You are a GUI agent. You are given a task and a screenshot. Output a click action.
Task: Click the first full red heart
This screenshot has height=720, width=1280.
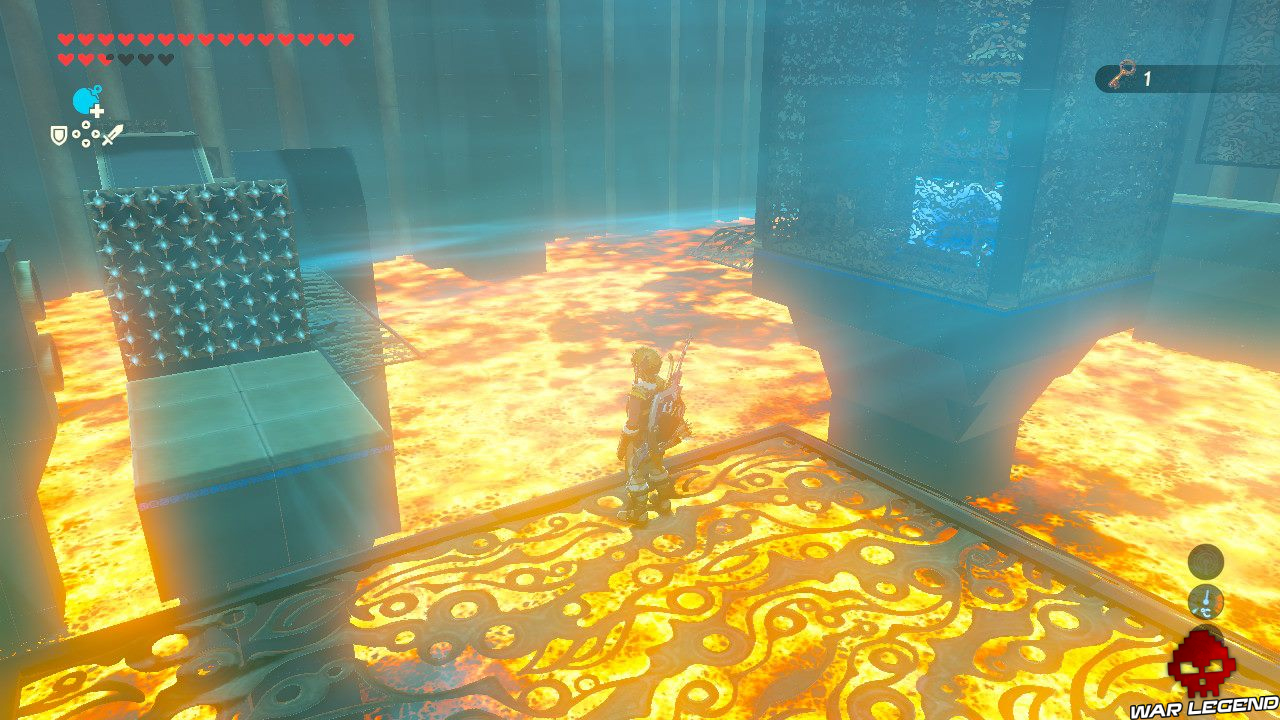click(x=65, y=38)
